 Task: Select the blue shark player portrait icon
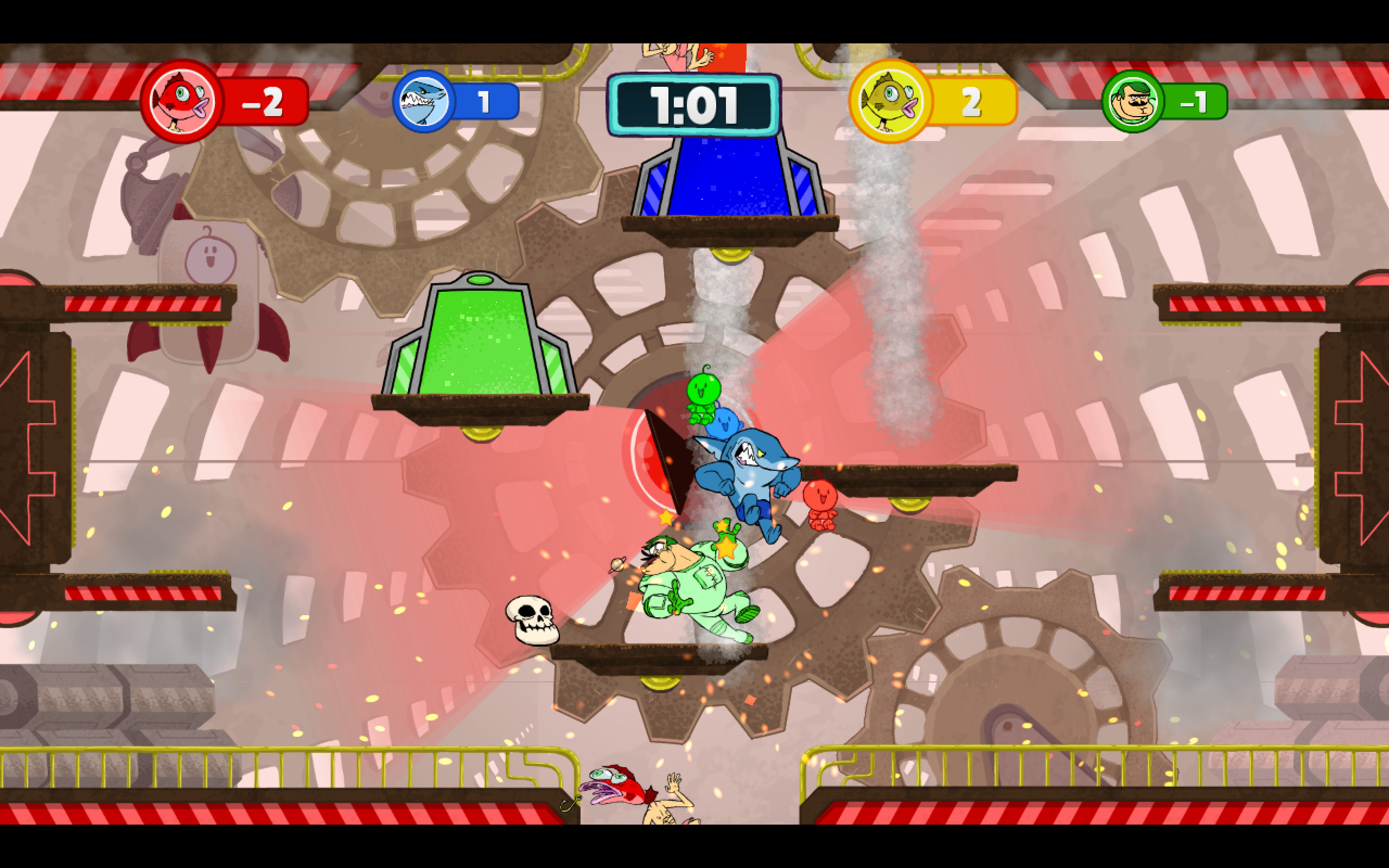tap(423, 100)
